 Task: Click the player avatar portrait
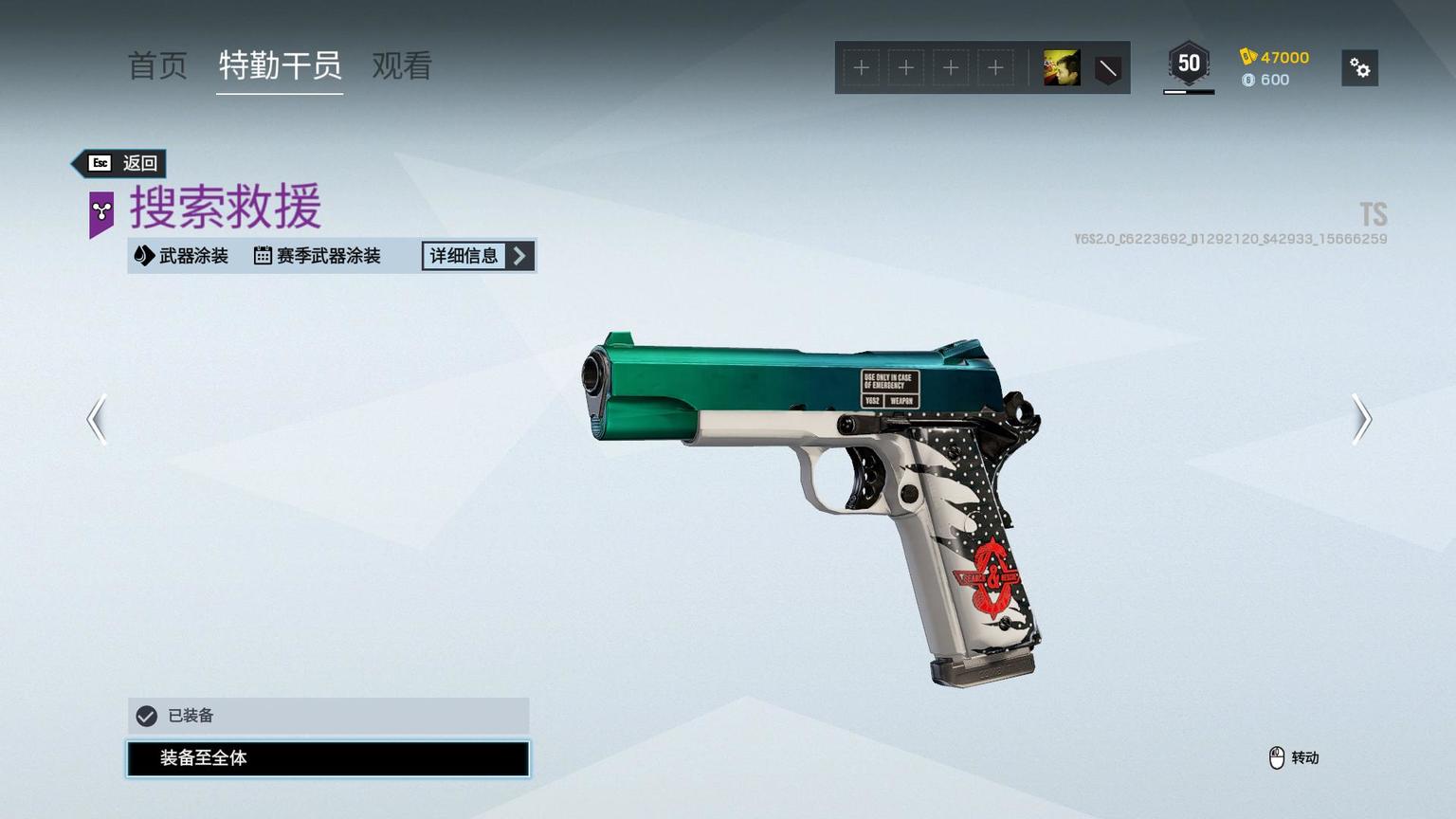[x=1062, y=68]
